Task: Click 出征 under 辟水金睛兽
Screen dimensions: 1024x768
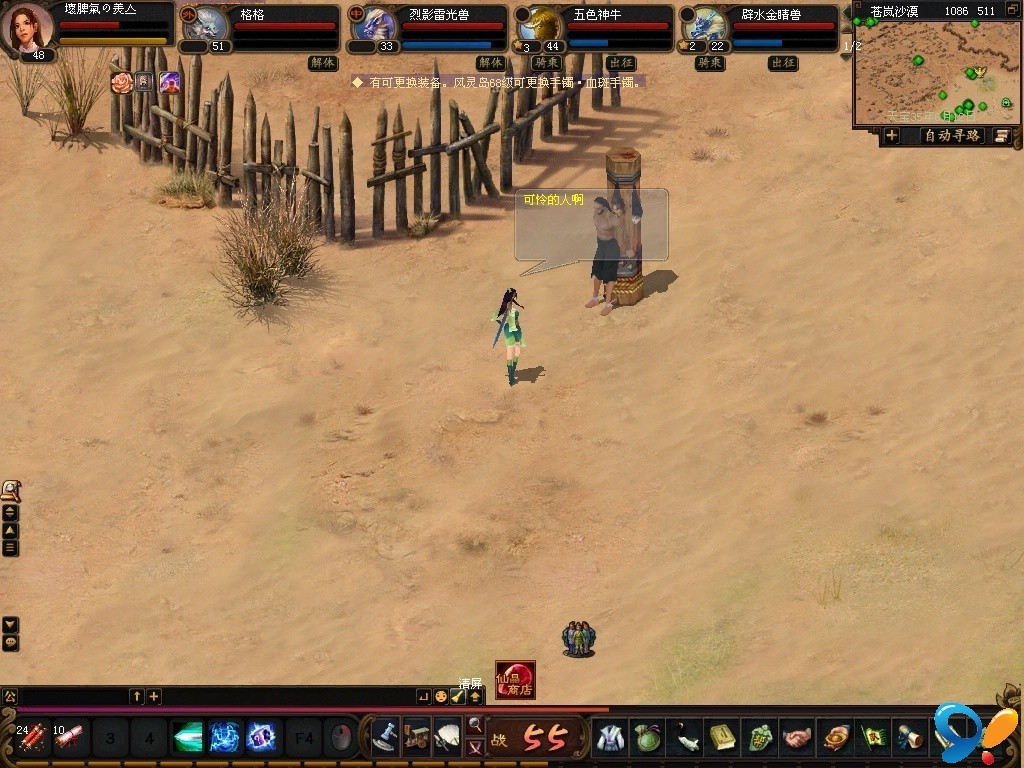Action: pyautogui.click(x=783, y=63)
